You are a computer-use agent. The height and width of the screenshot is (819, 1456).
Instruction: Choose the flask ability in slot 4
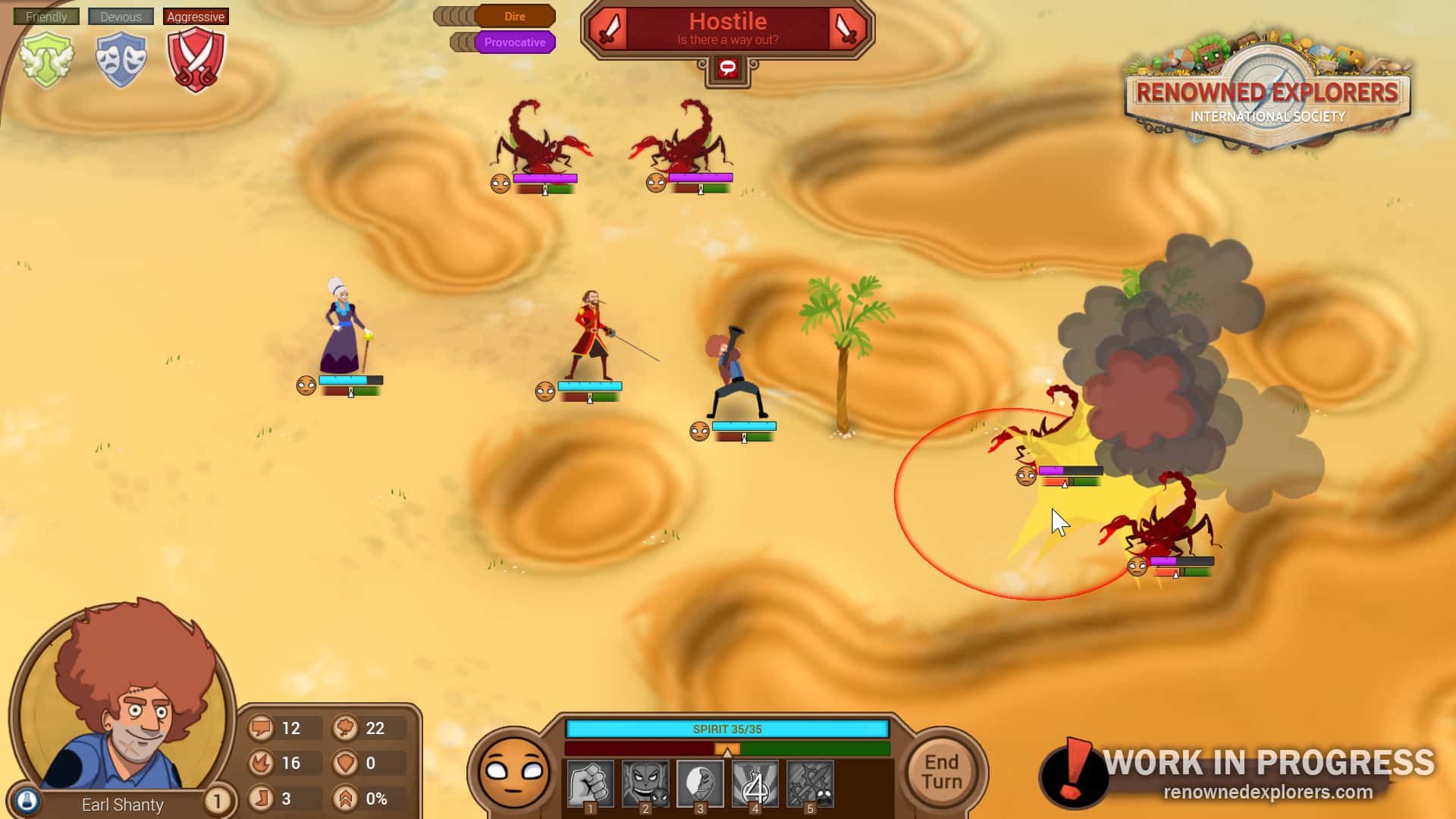(x=755, y=784)
